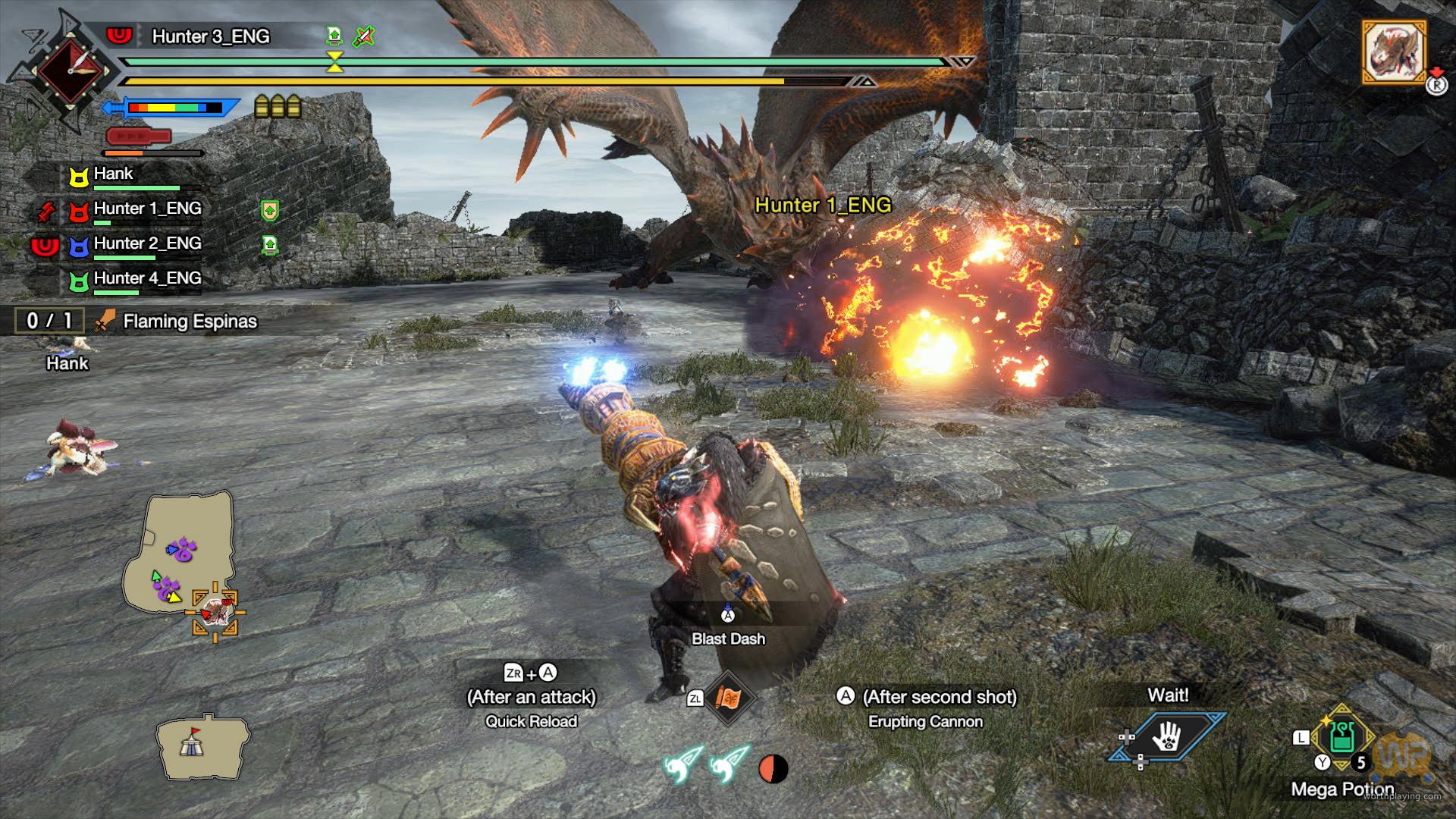Screen dimensions: 1456x819
Task: Click the gunlance shell ammo icons
Action: 278,107
